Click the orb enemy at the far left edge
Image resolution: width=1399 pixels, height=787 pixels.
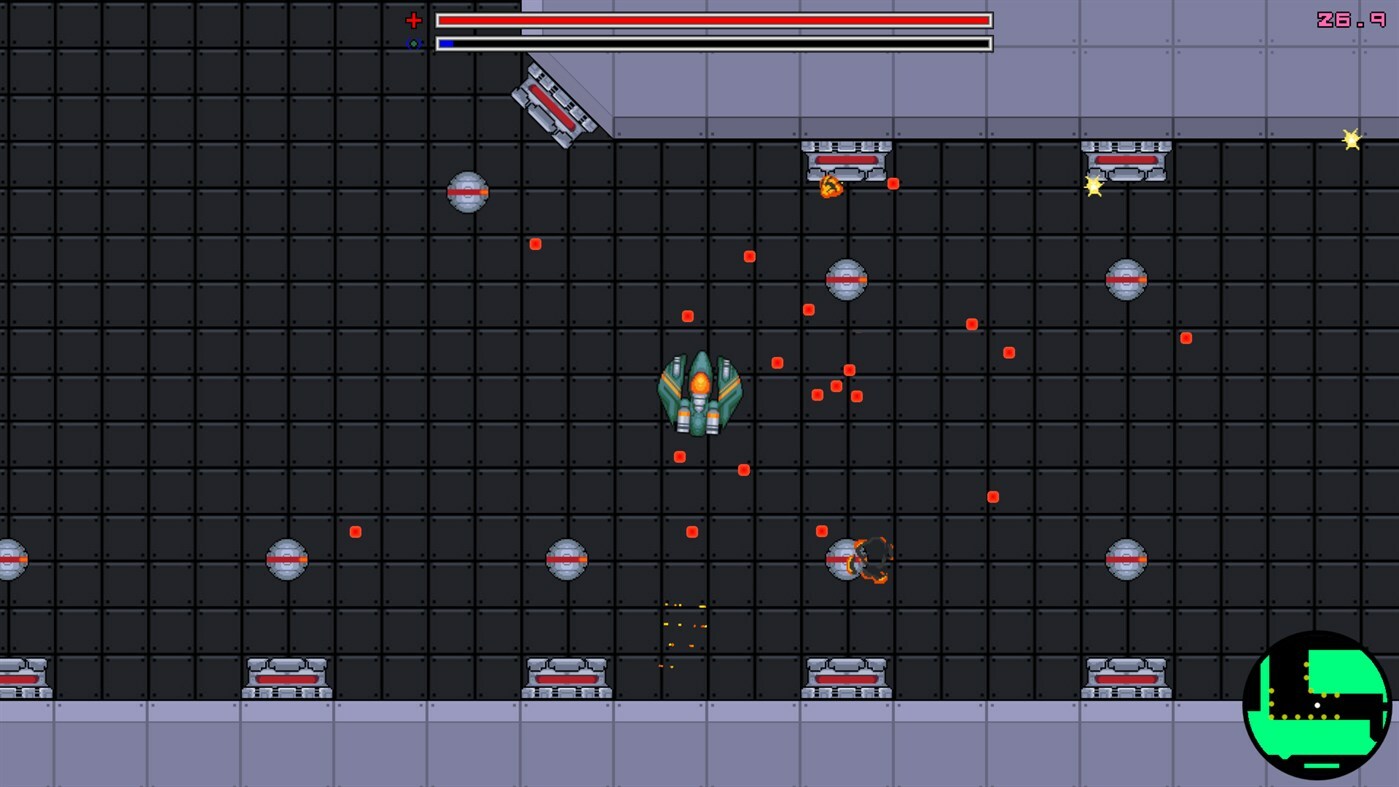pos(8,558)
